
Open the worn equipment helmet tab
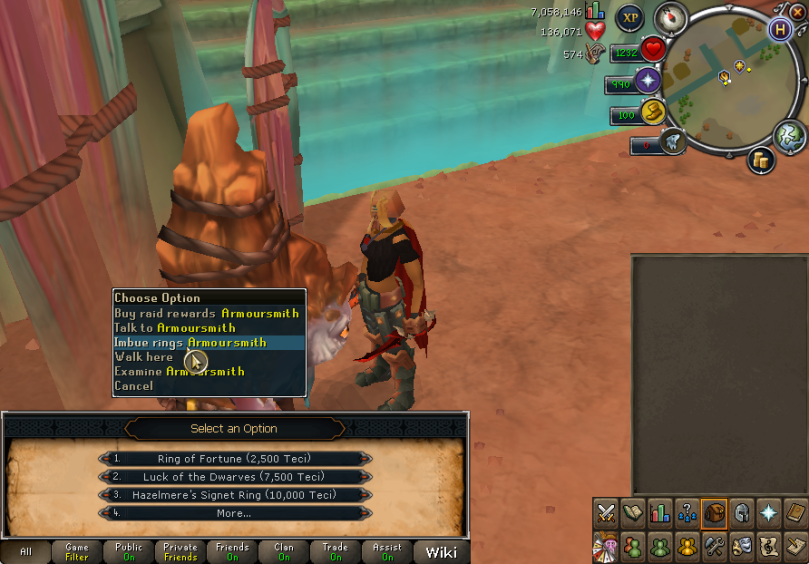click(x=741, y=513)
